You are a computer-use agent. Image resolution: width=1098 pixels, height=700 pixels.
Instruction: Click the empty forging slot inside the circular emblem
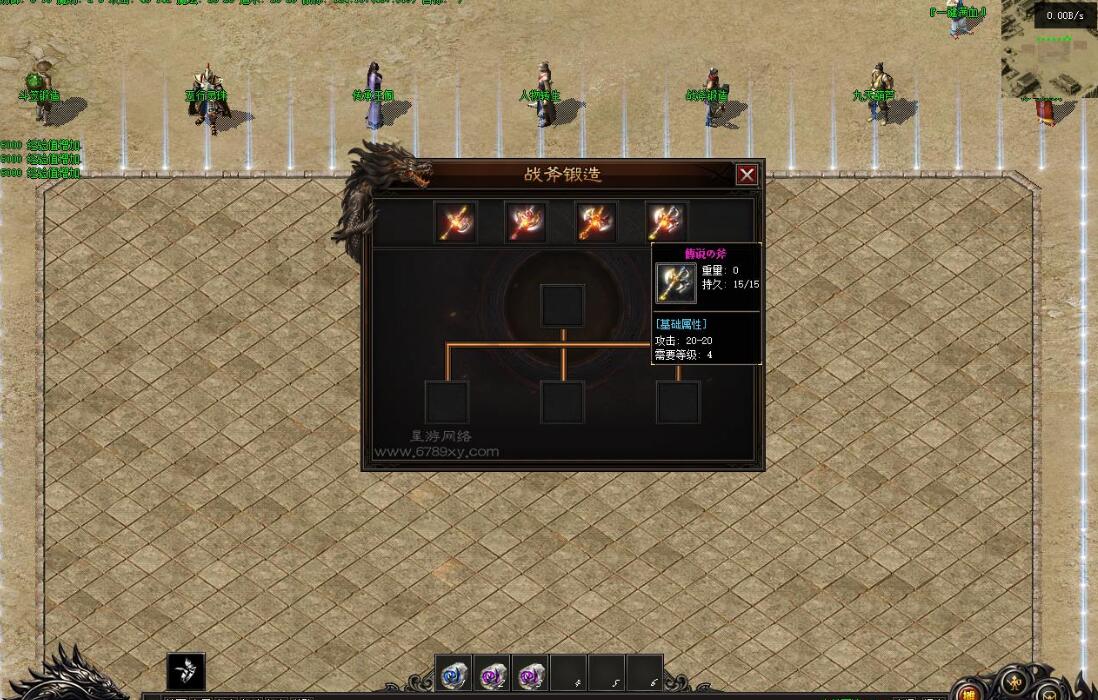point(563,305)
